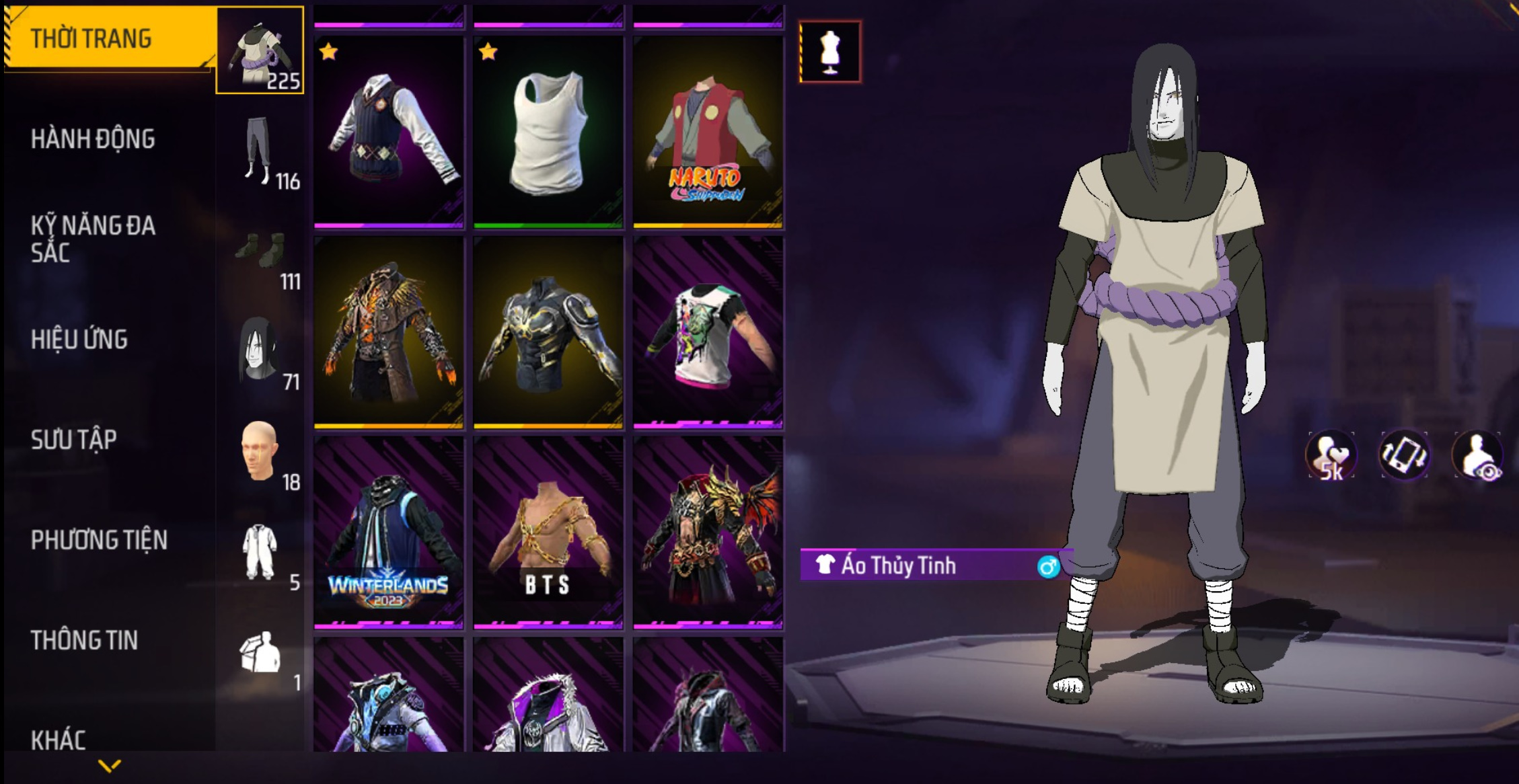Select the navy sweater vest top
1519x784 pixels.
[389, 132]
